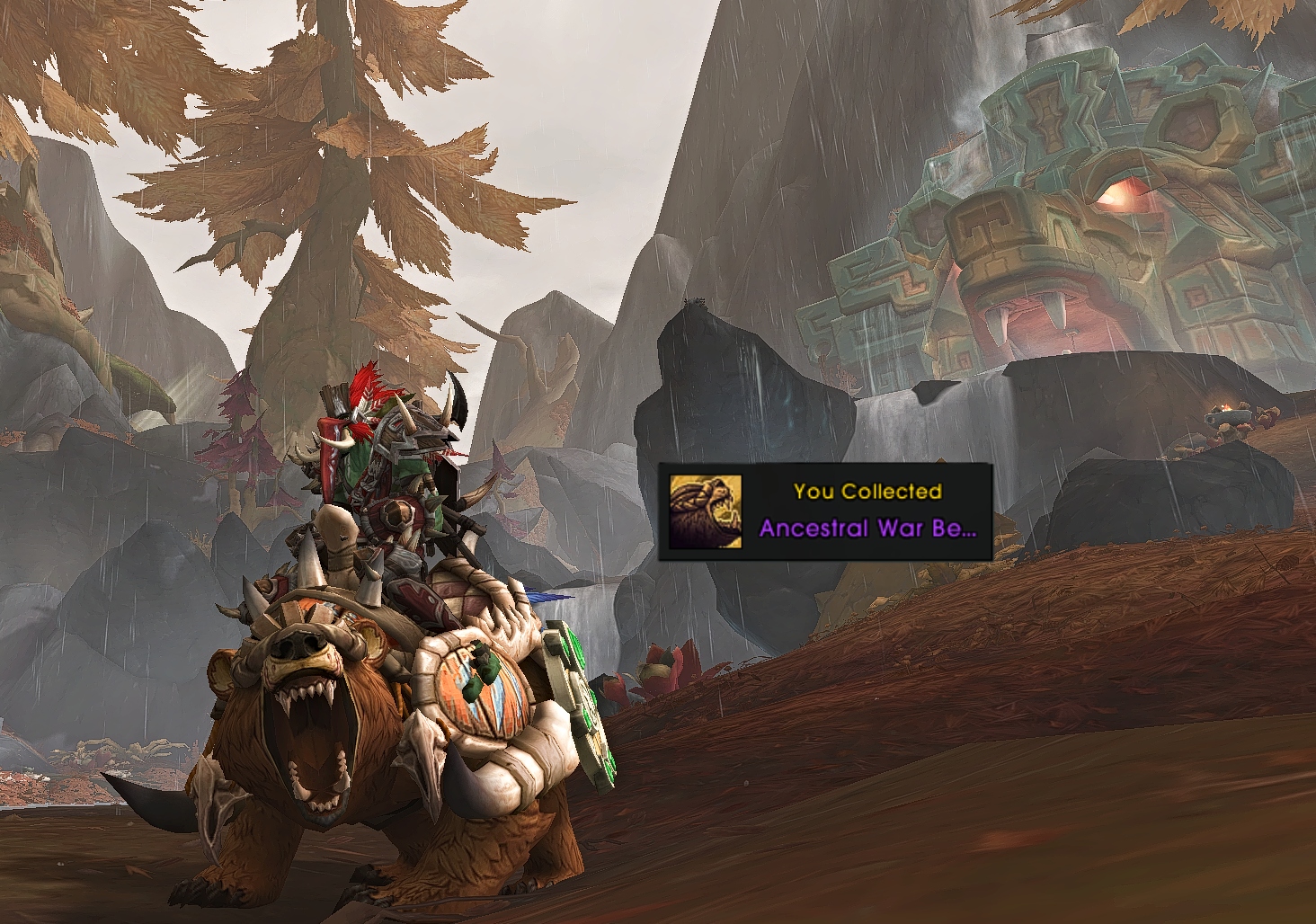1316x924 pixels.
Task: Click the roaring bear mount icon
Action: click(706, 512)
